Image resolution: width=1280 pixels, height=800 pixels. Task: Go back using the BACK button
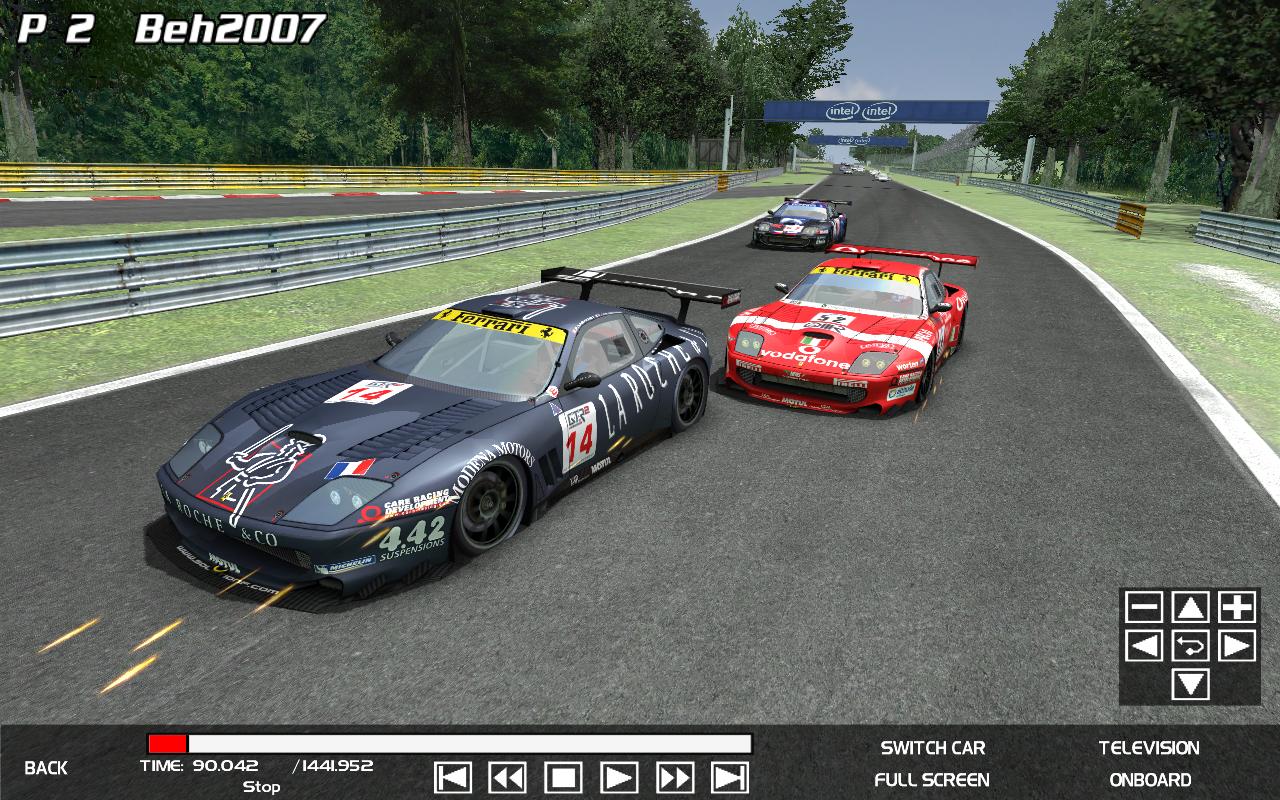[46, 768]
